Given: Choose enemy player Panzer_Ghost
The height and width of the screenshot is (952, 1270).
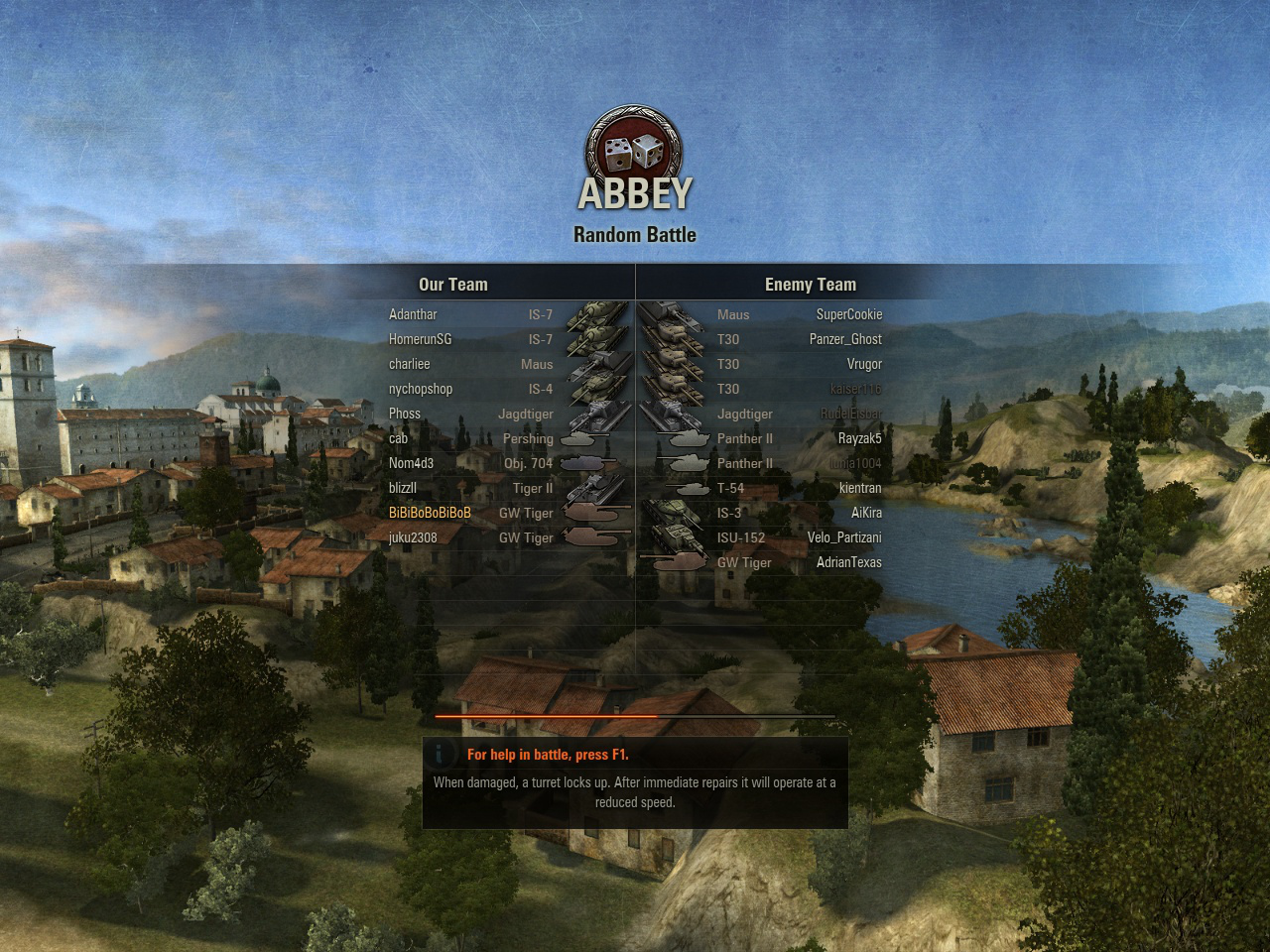Looking at the screenshot, I should (845, 339).
